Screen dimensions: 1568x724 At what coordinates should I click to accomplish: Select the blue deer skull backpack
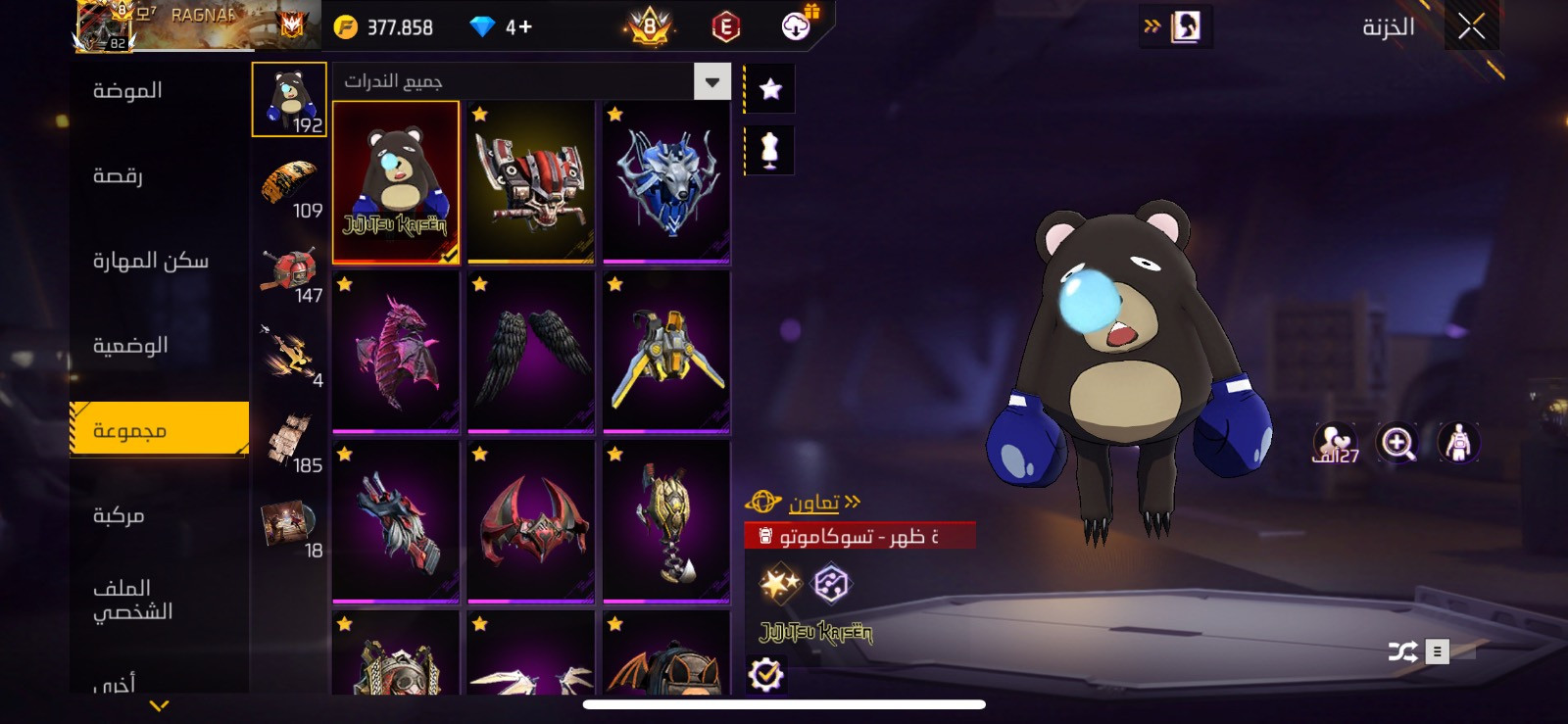666,182
